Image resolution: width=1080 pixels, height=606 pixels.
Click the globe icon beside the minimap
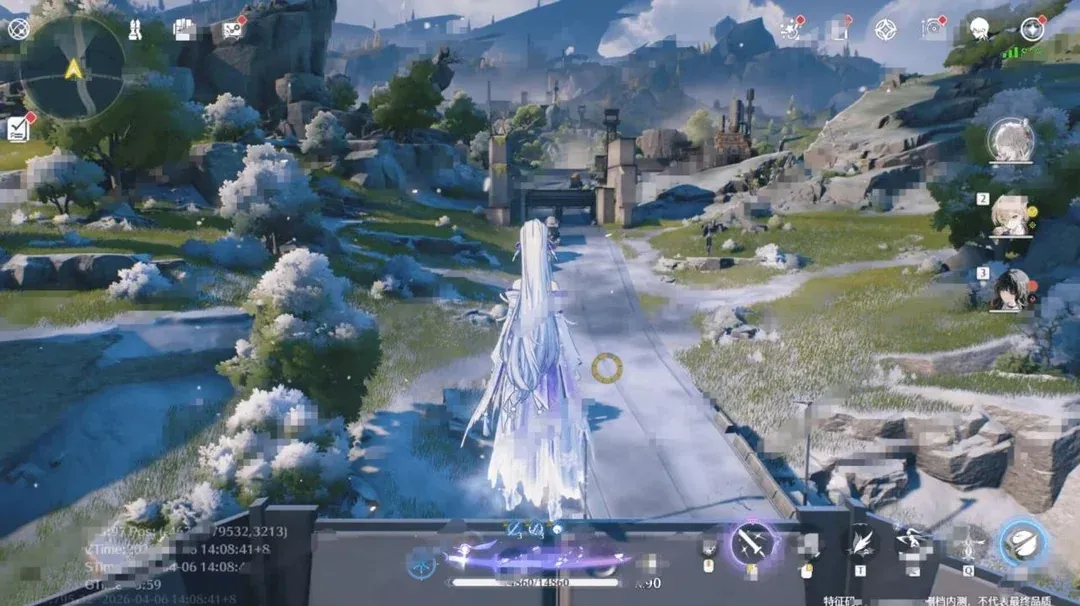18,28
